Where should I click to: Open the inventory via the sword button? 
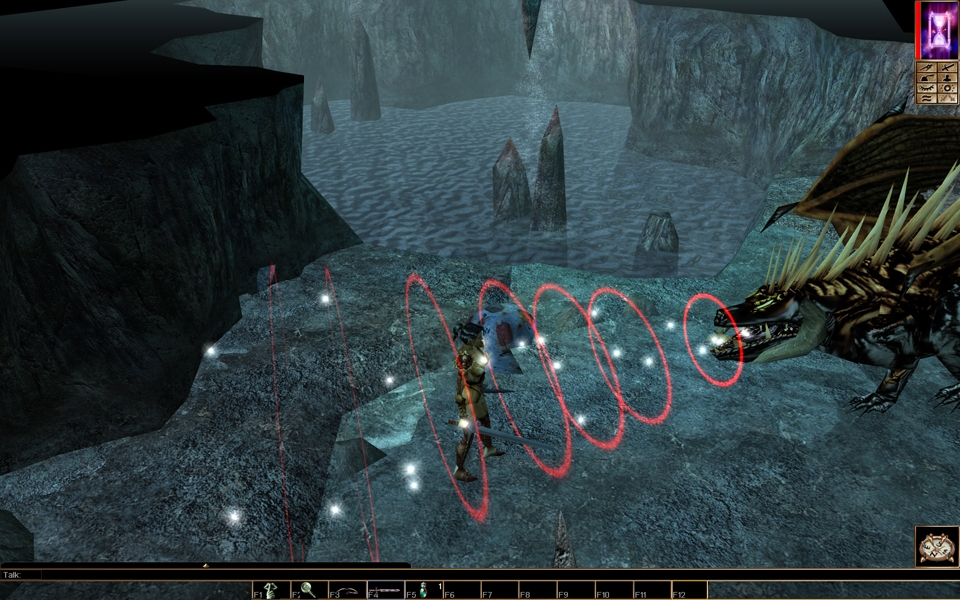[948, 69]
